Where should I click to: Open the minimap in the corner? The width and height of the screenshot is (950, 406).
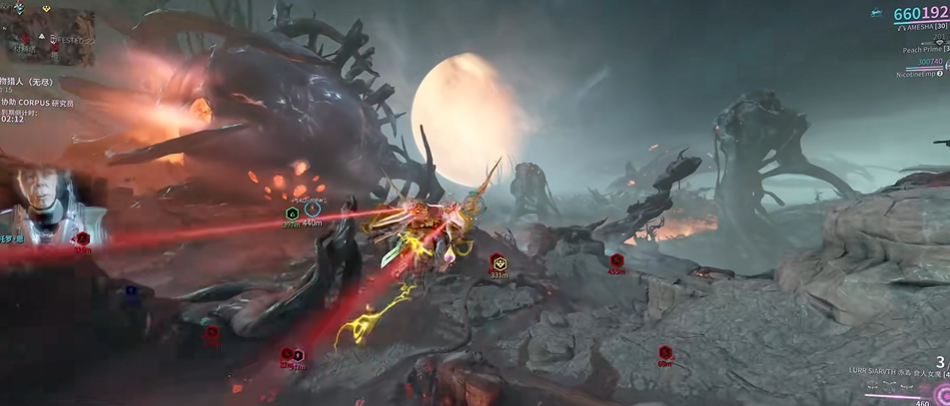coord(48,38)
